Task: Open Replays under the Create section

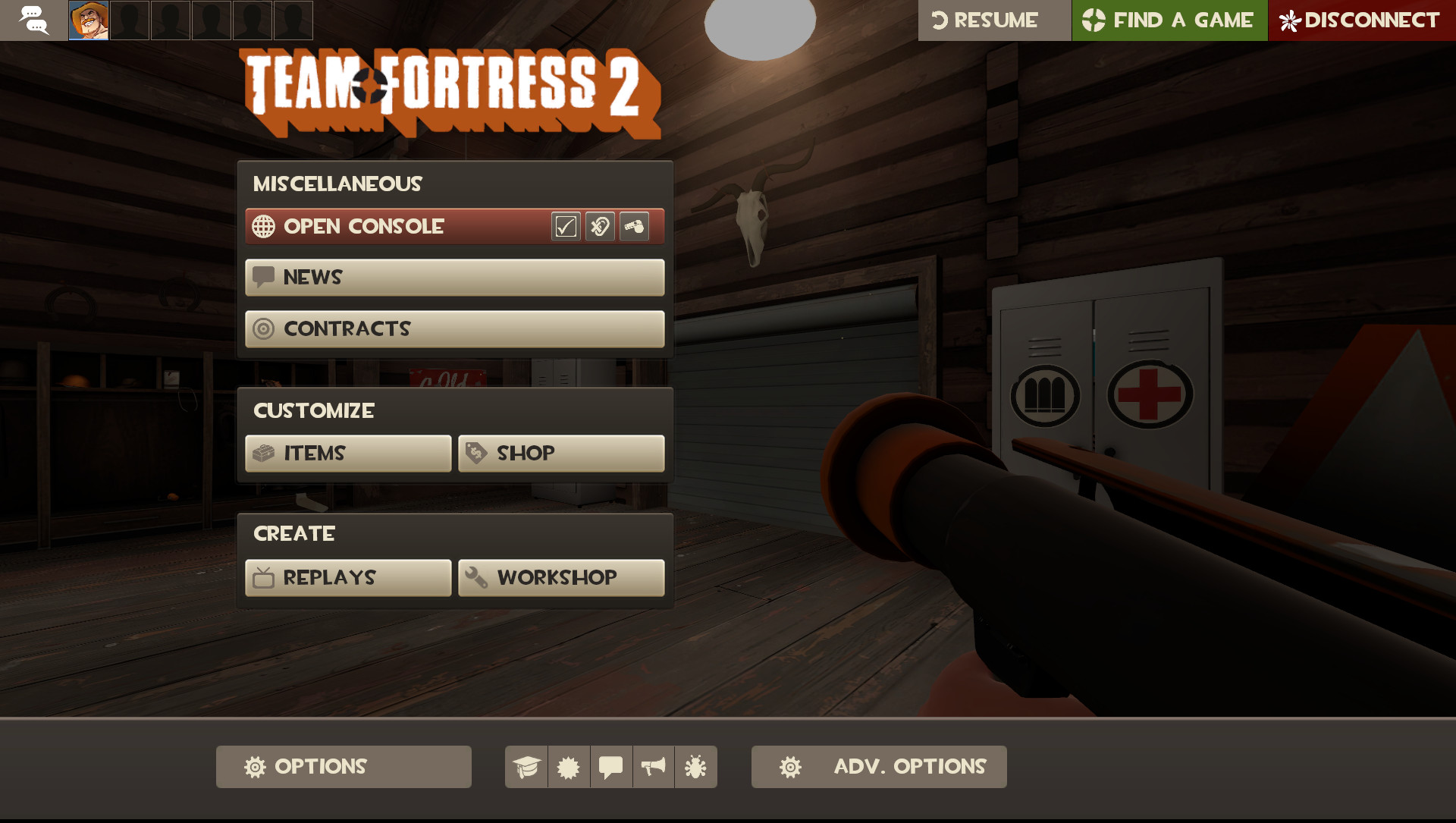Action: point(347,577)
